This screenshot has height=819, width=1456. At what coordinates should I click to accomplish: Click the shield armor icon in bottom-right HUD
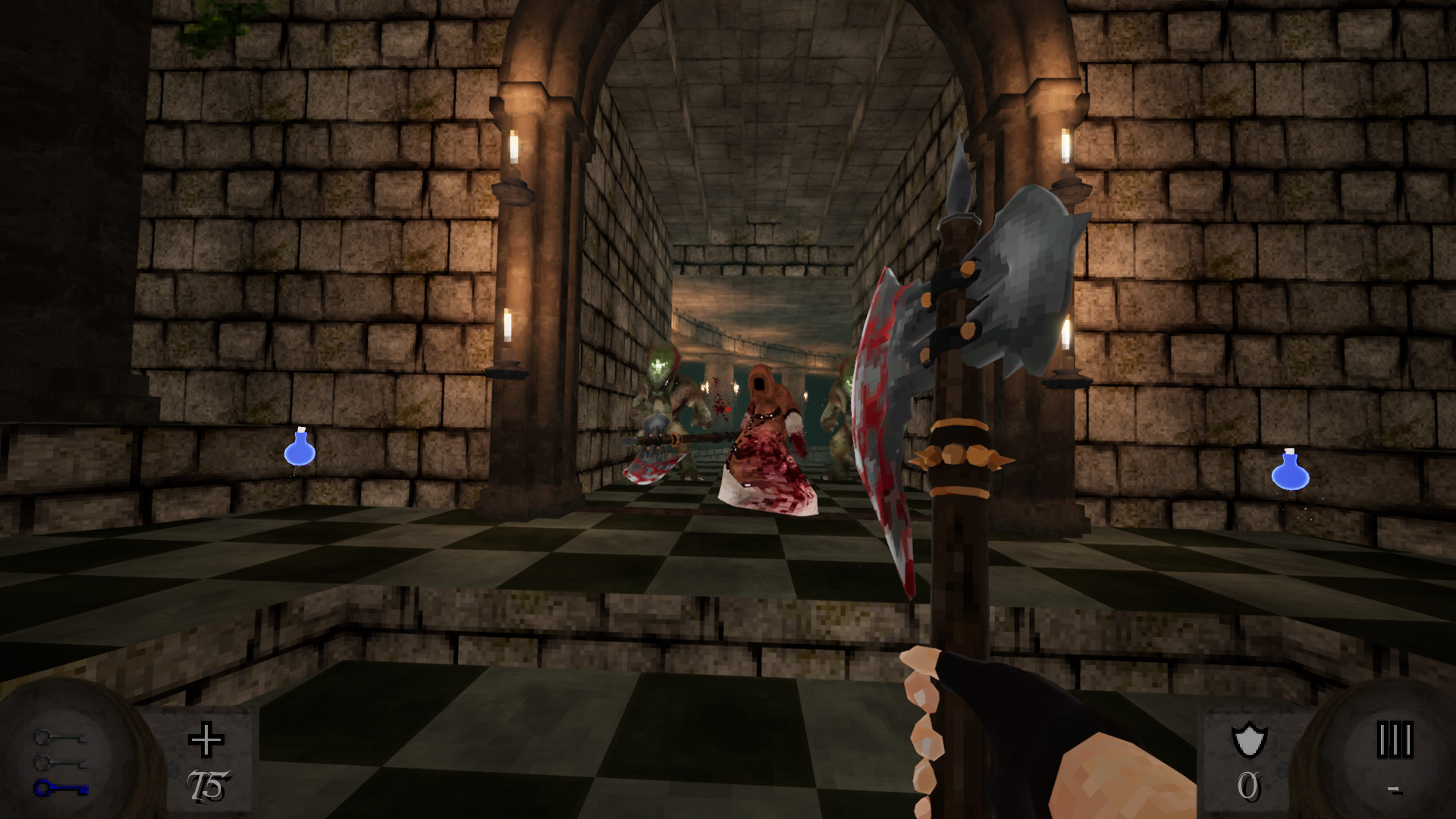1249,741
